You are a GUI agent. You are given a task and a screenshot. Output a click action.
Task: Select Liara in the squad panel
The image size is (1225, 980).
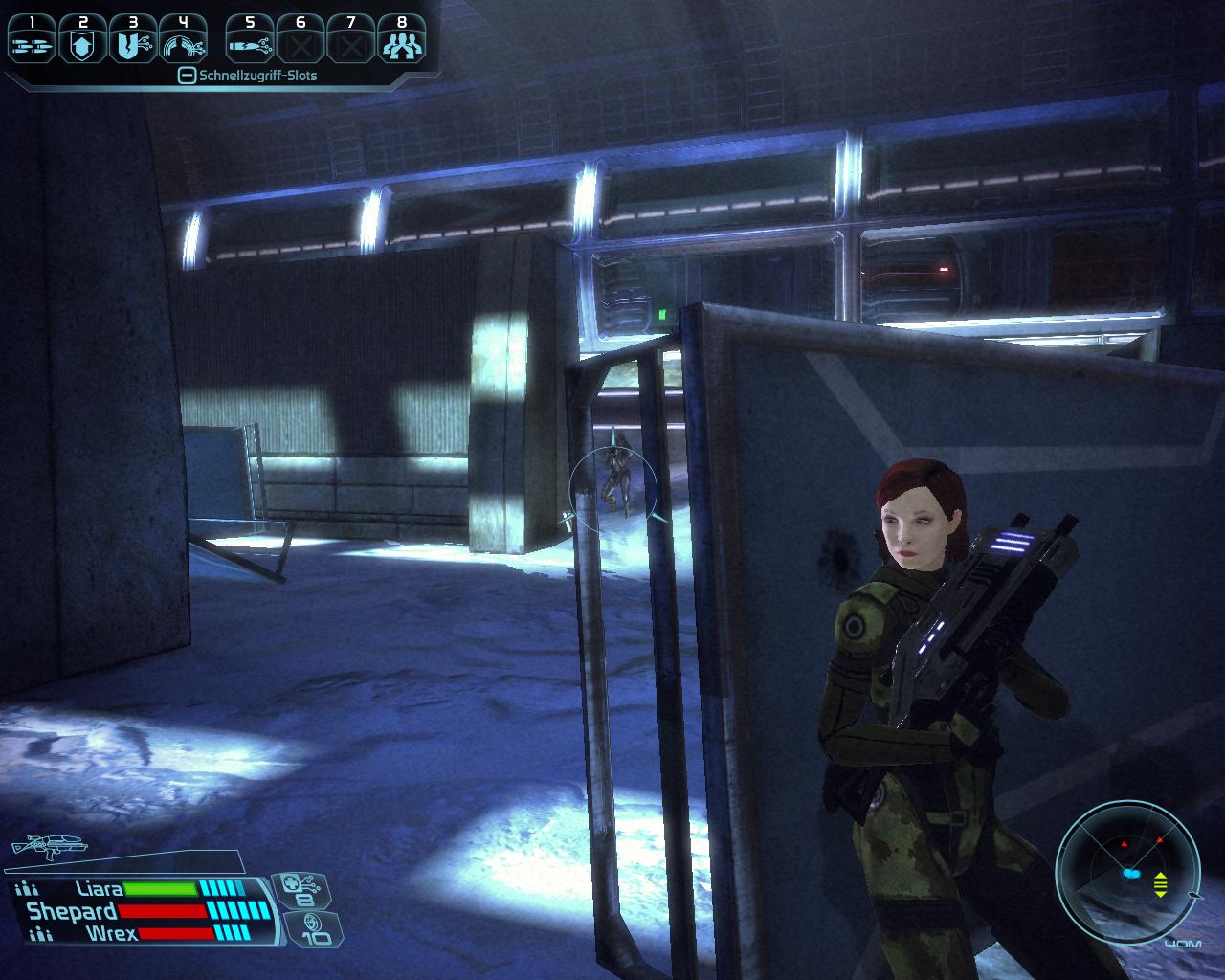[99, 889]
